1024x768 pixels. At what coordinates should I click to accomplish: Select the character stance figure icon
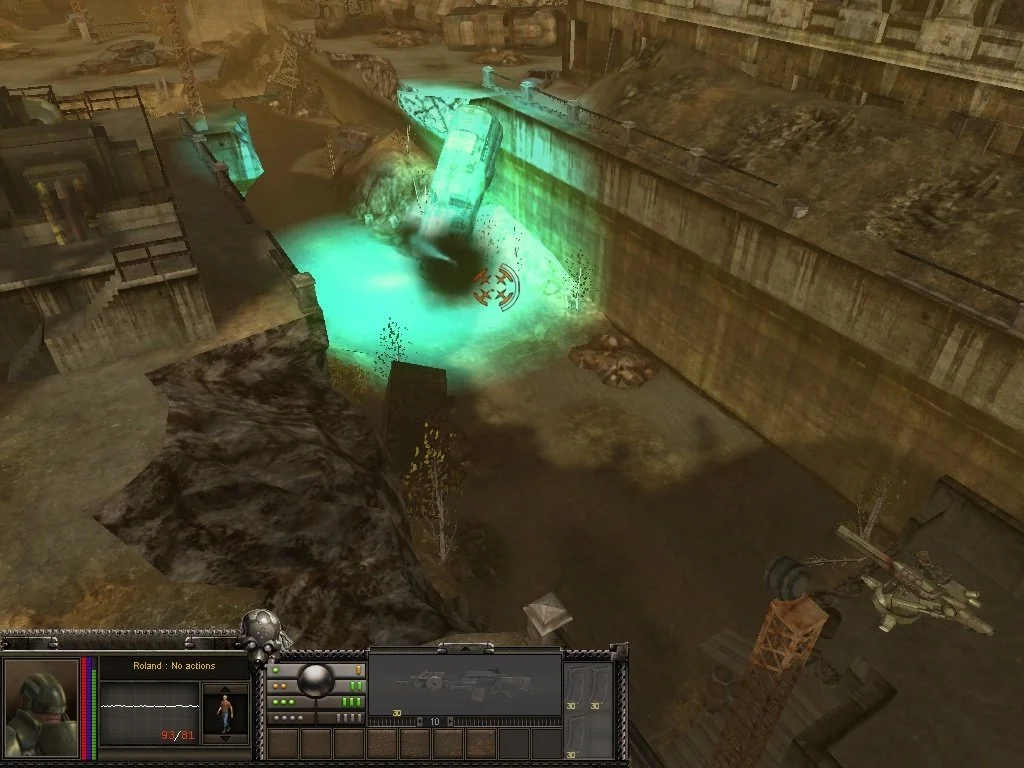coord(225,714)
